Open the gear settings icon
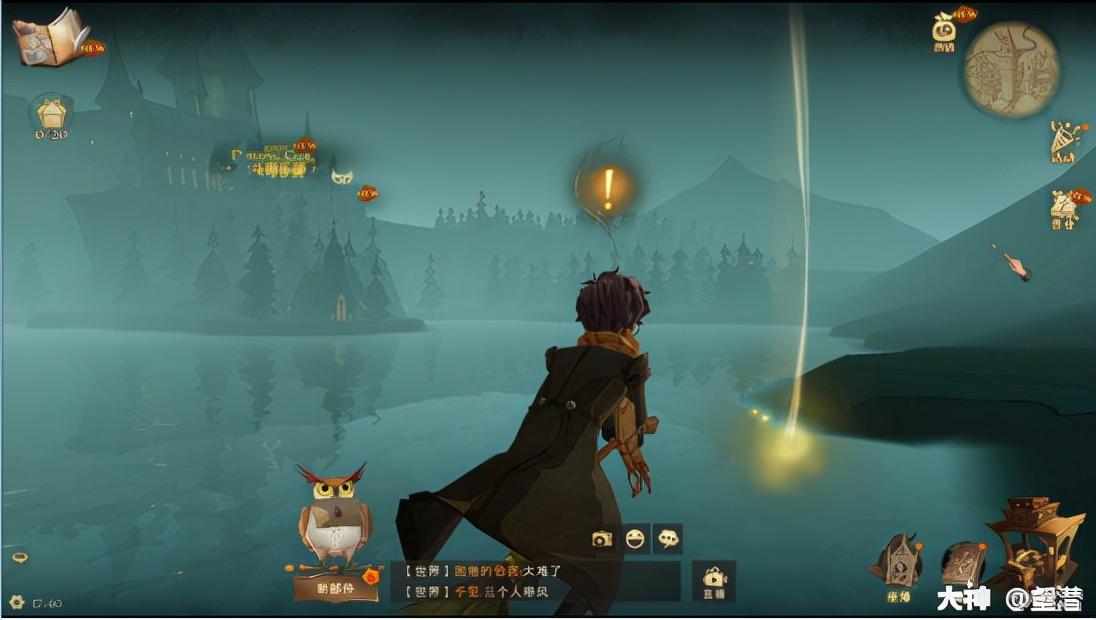Screen dimensions: 1096x620 tap(16, 602)
